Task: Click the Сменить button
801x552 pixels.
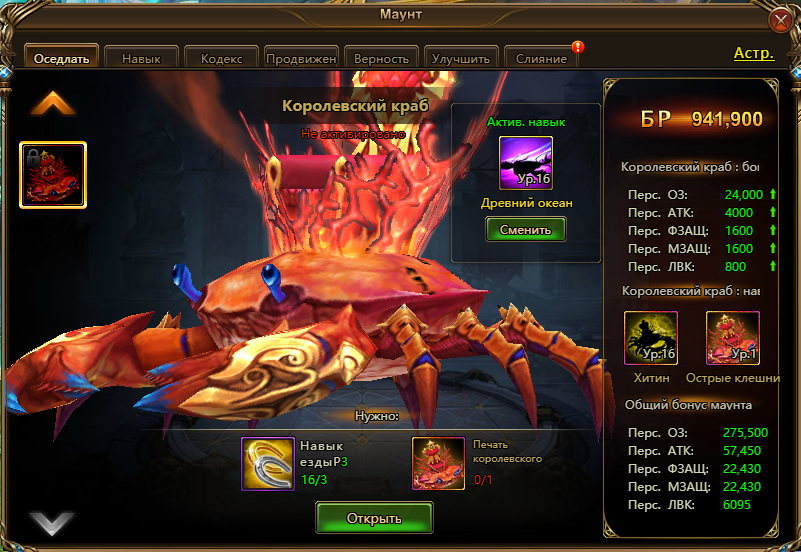Action: (x=526, y=229)
